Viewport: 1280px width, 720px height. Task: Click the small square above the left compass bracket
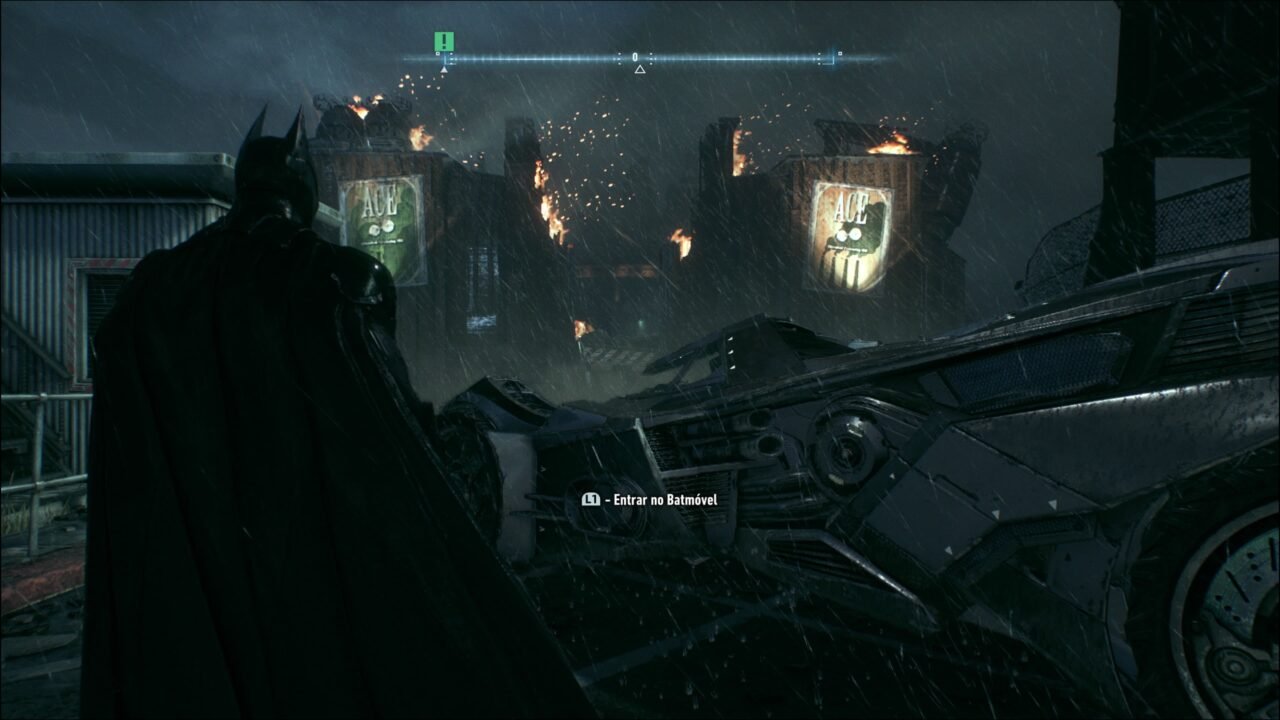(438, 53)
